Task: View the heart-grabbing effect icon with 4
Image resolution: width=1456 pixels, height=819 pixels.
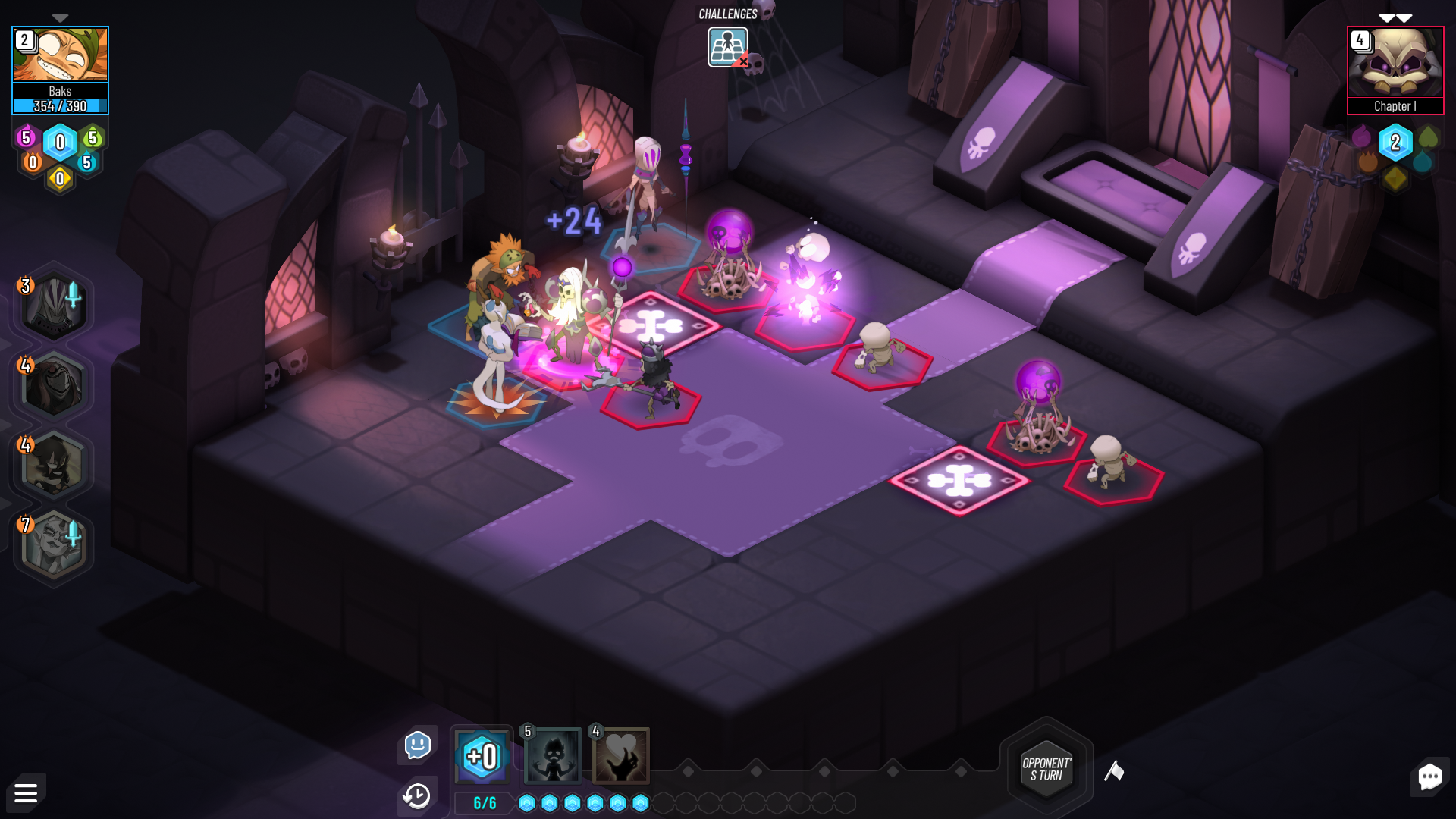Action: coord(620,756)
